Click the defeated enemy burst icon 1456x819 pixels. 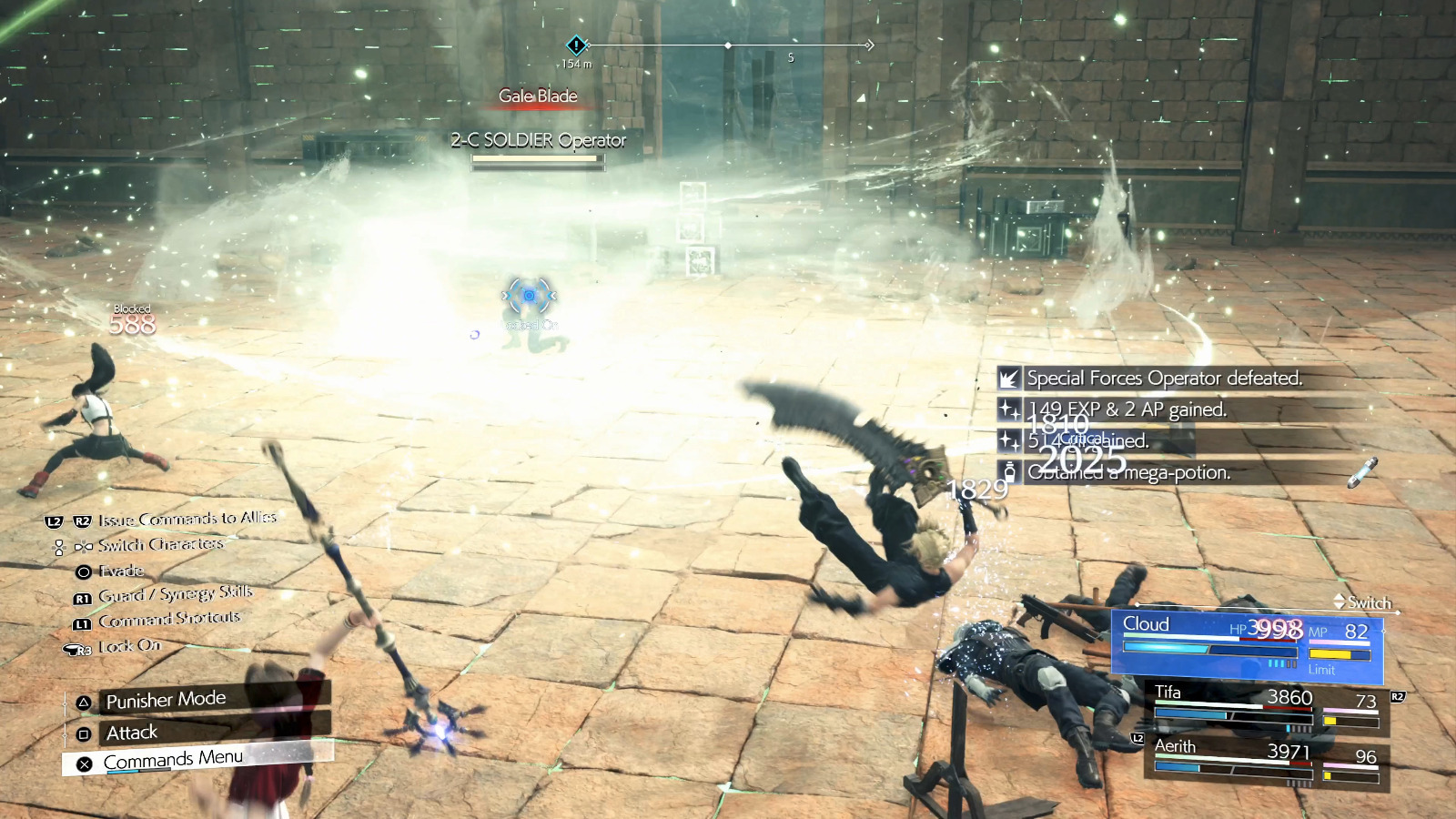tap(1008, 379)
